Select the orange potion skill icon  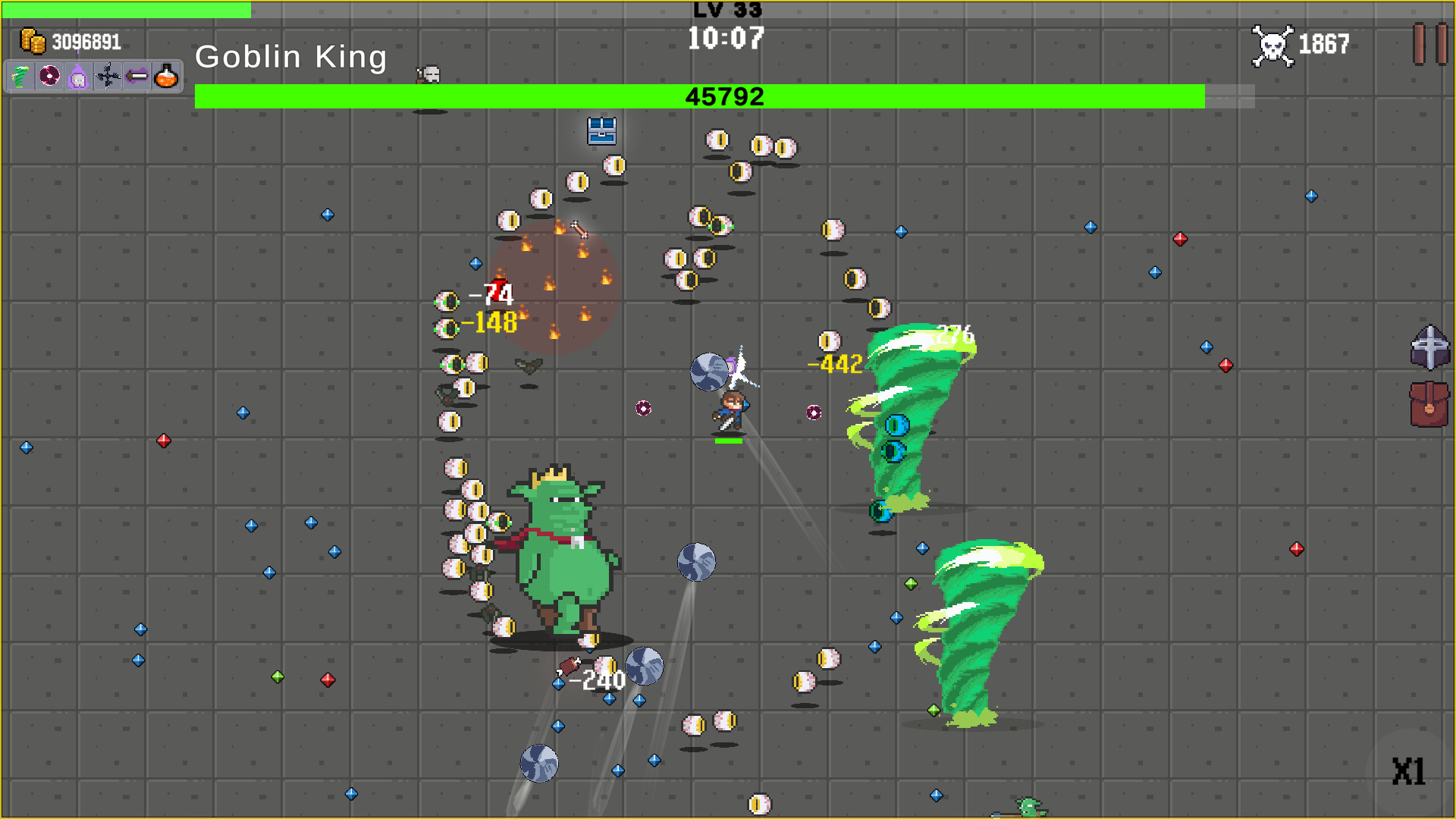166,76
